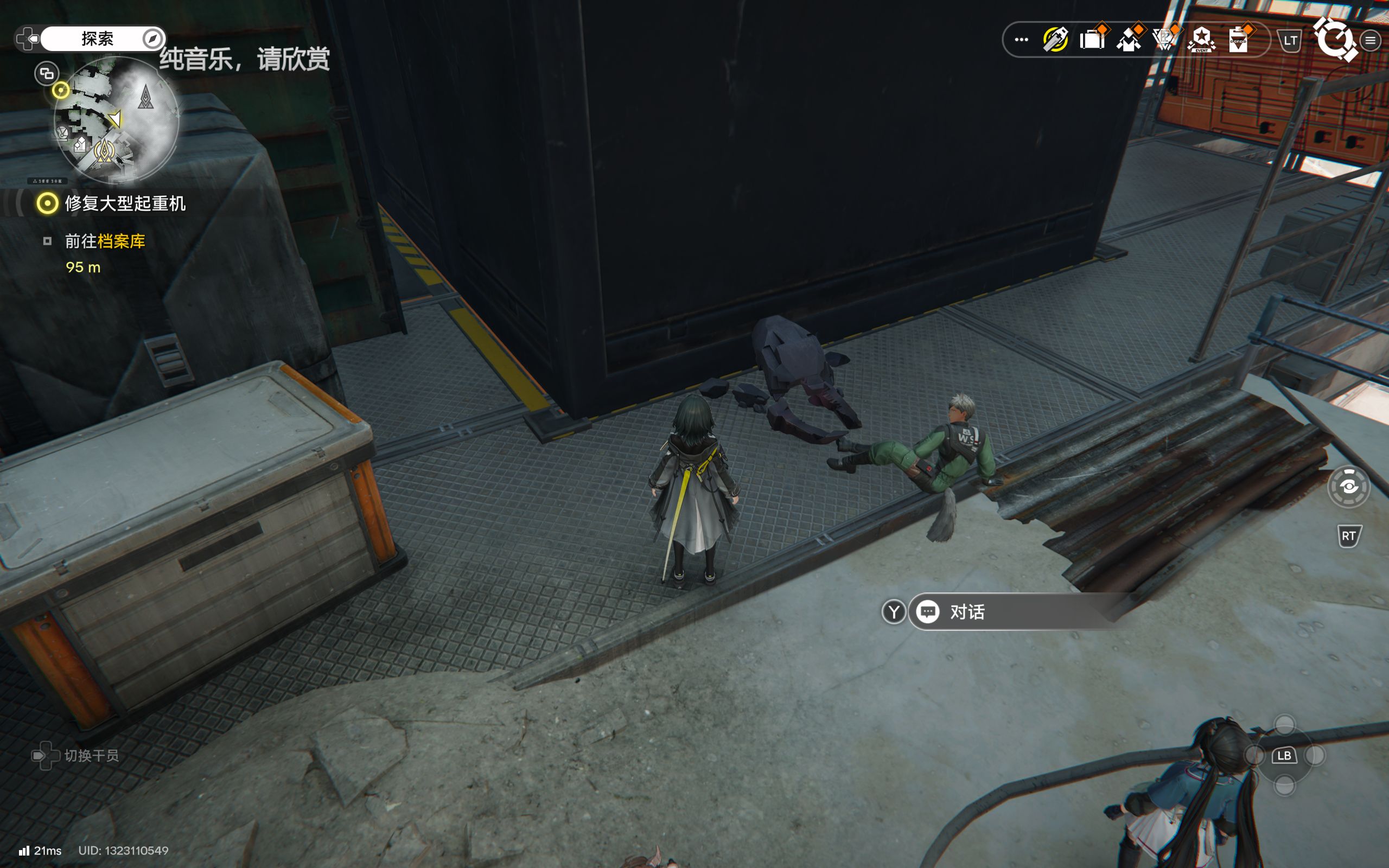Activate the eye scan button
The height and width of the screenshot is (868, 1389).
tap(1348, 487)
